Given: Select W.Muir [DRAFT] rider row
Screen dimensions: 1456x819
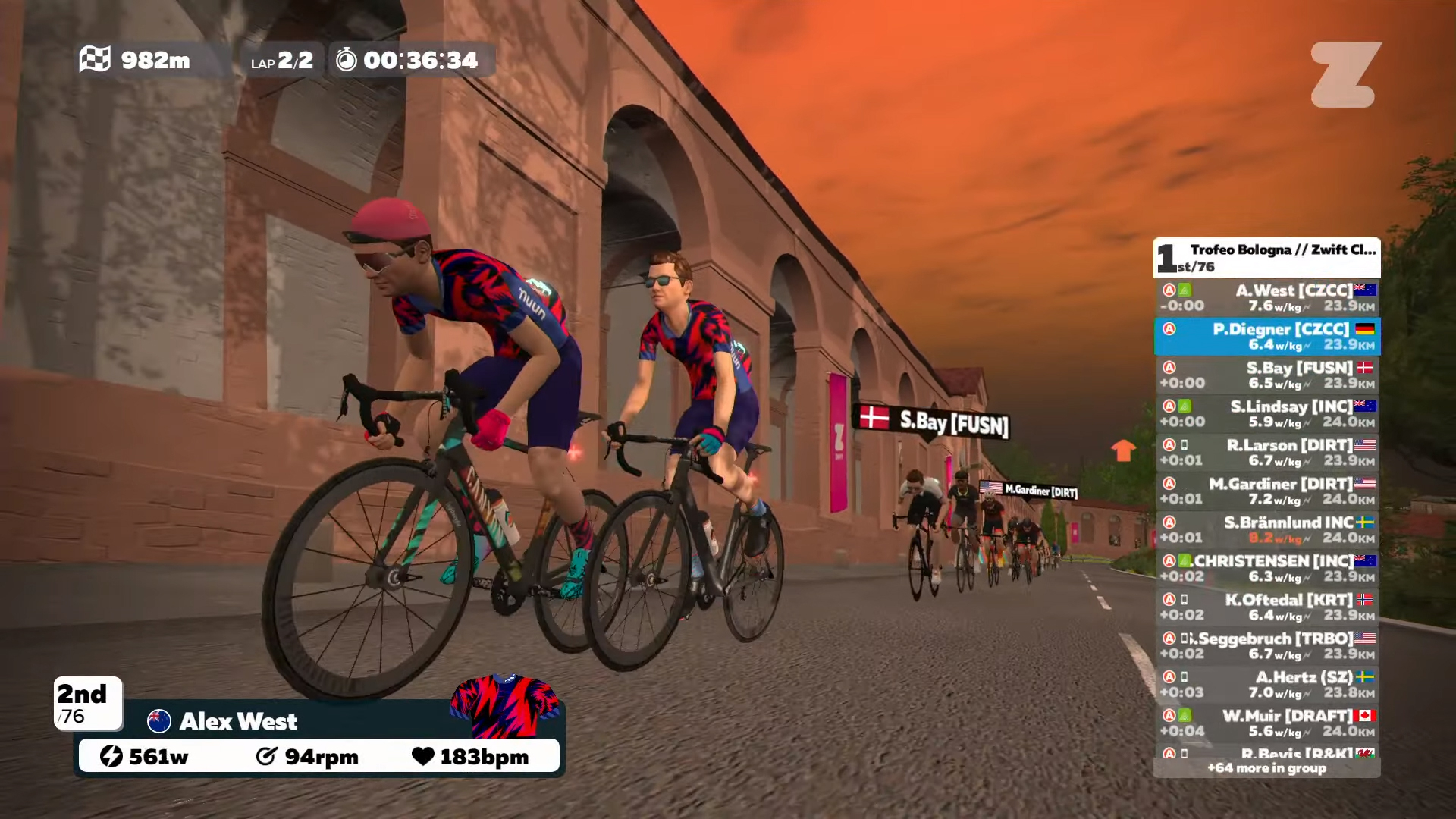Looking at the screenshot, I should 1266,723.
